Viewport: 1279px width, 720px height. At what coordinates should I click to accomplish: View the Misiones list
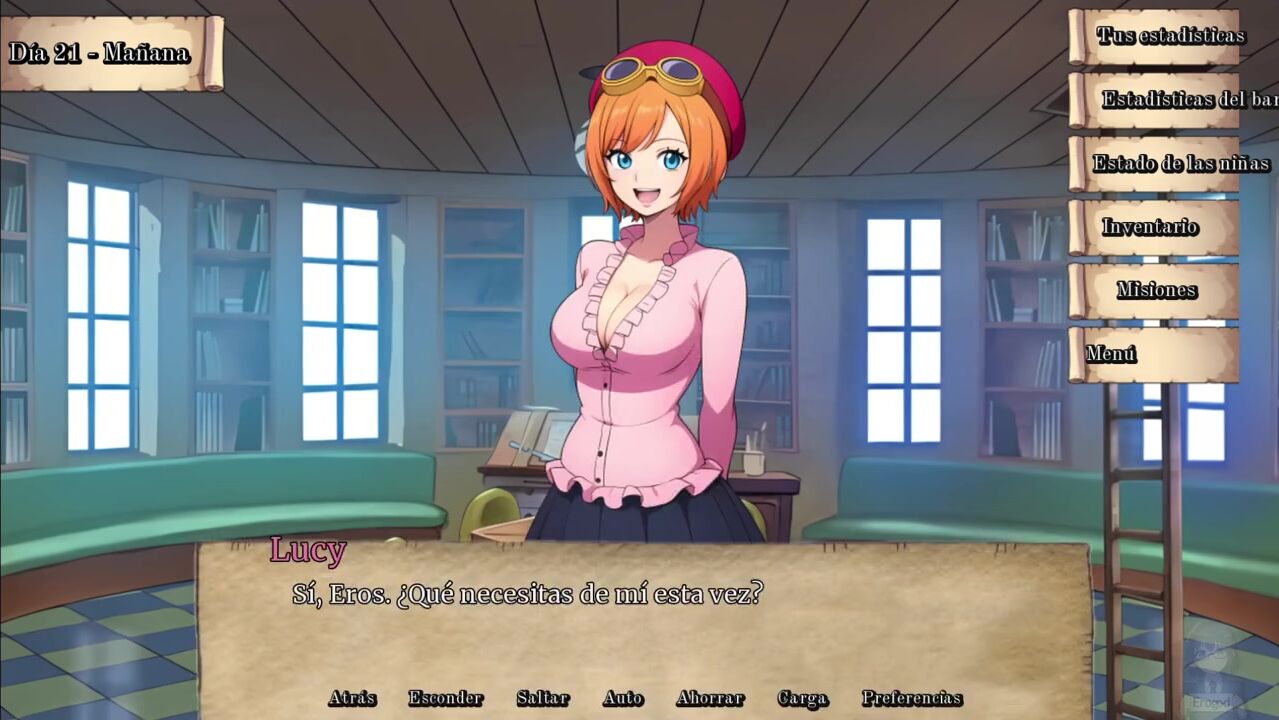tap(1156, 291)
